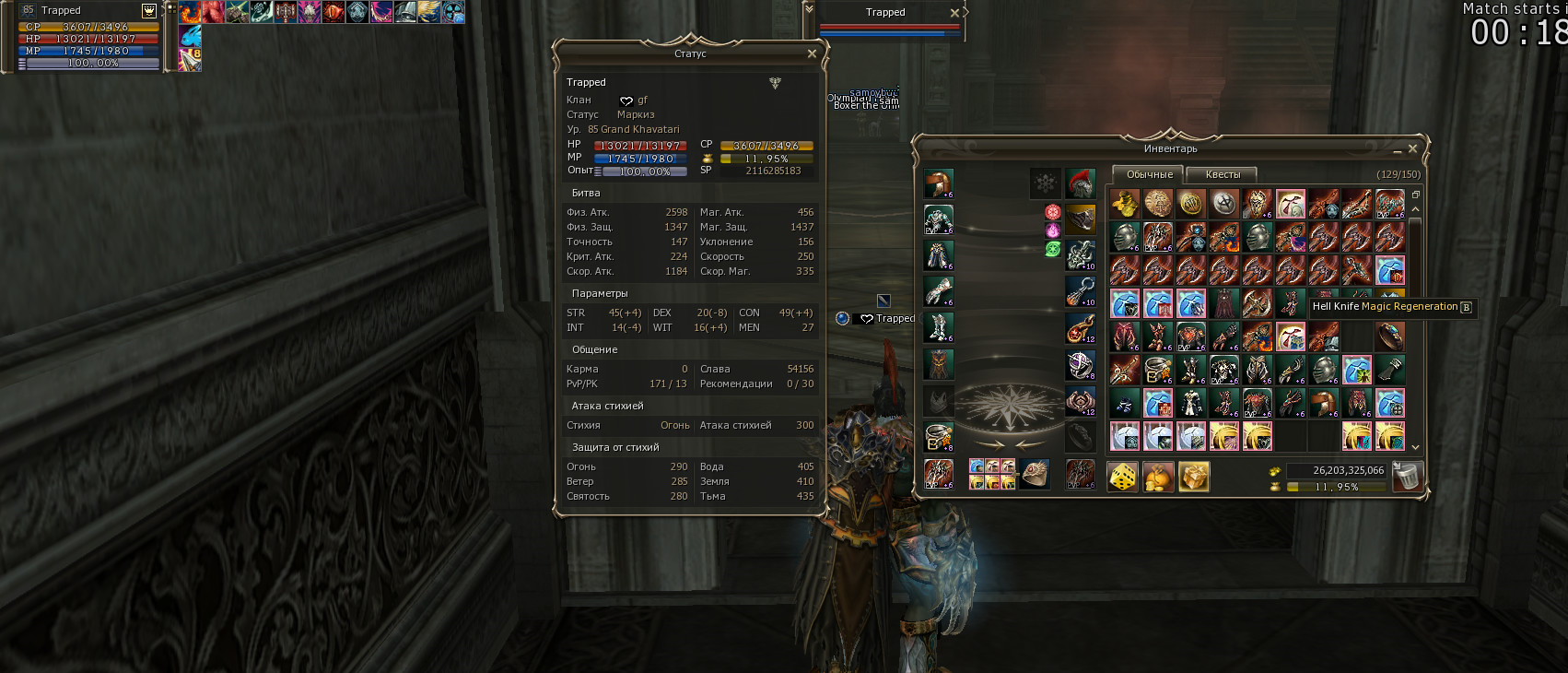Viewport: 1568px width, 673px height.
Task: Click the +12 orange talisman earring icon
Action: (1081, 329)
